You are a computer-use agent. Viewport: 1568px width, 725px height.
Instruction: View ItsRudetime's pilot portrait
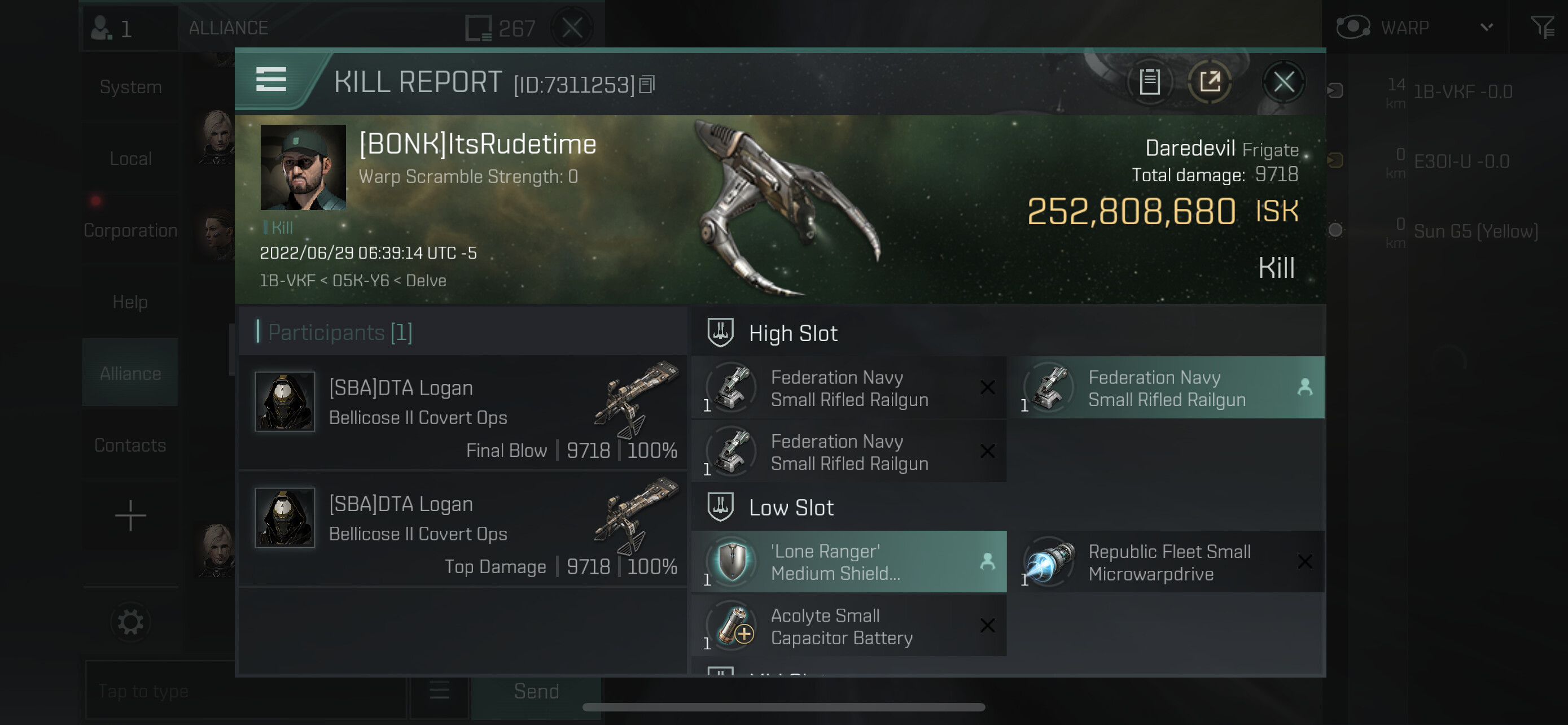[303, 167]
